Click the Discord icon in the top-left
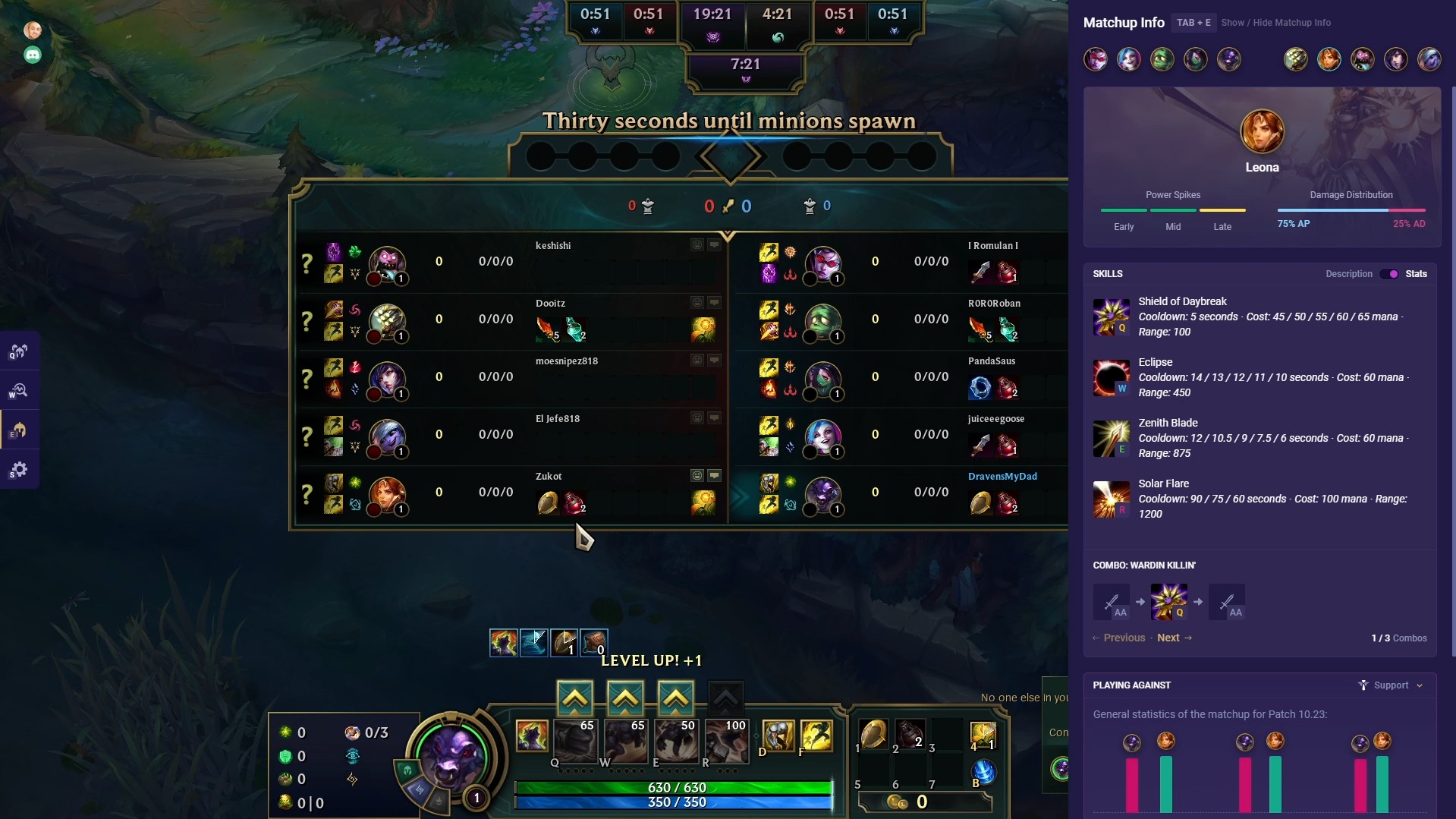This screenshot has height=819, width=1456. click(x=32, y=54)
